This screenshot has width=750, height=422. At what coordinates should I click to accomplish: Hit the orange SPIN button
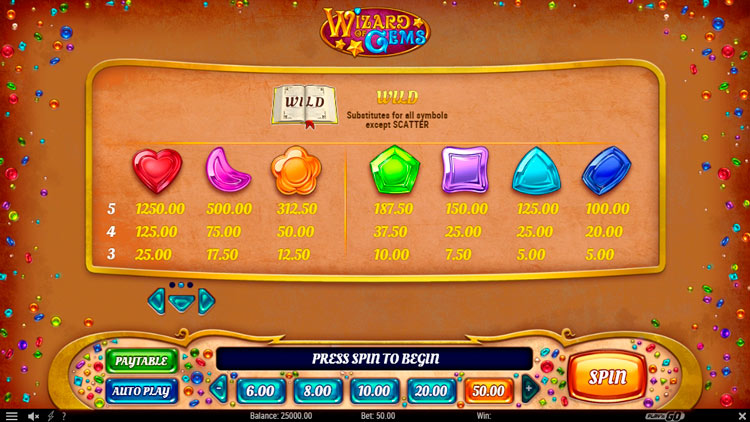(607, 377)
